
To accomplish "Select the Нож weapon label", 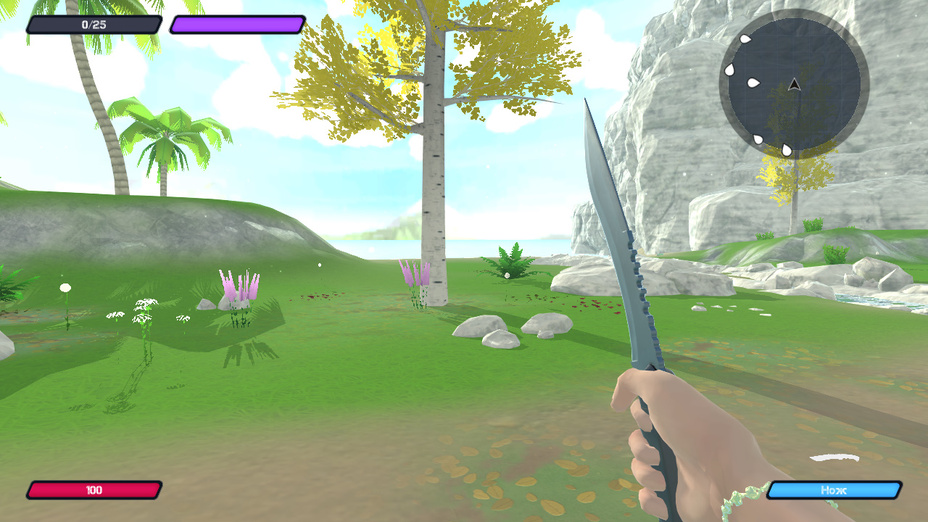I will click(834, 490).
